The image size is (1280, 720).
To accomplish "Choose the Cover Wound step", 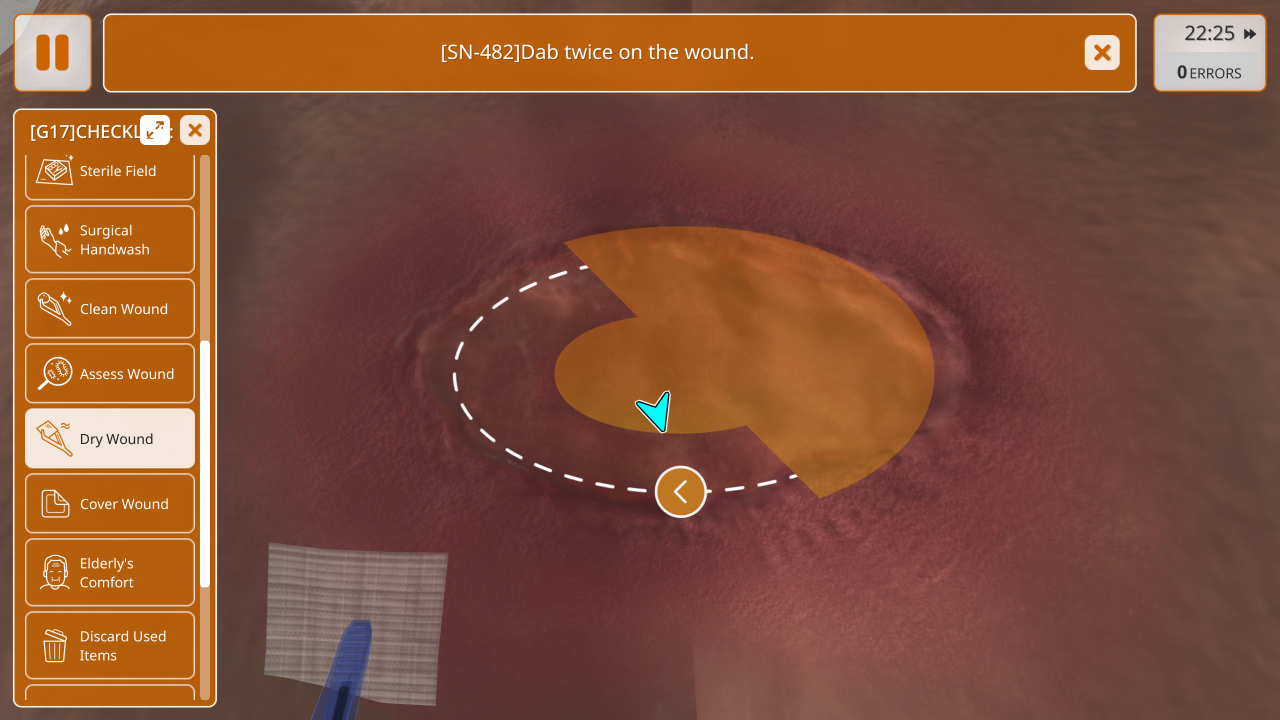I will click(110, 504).
